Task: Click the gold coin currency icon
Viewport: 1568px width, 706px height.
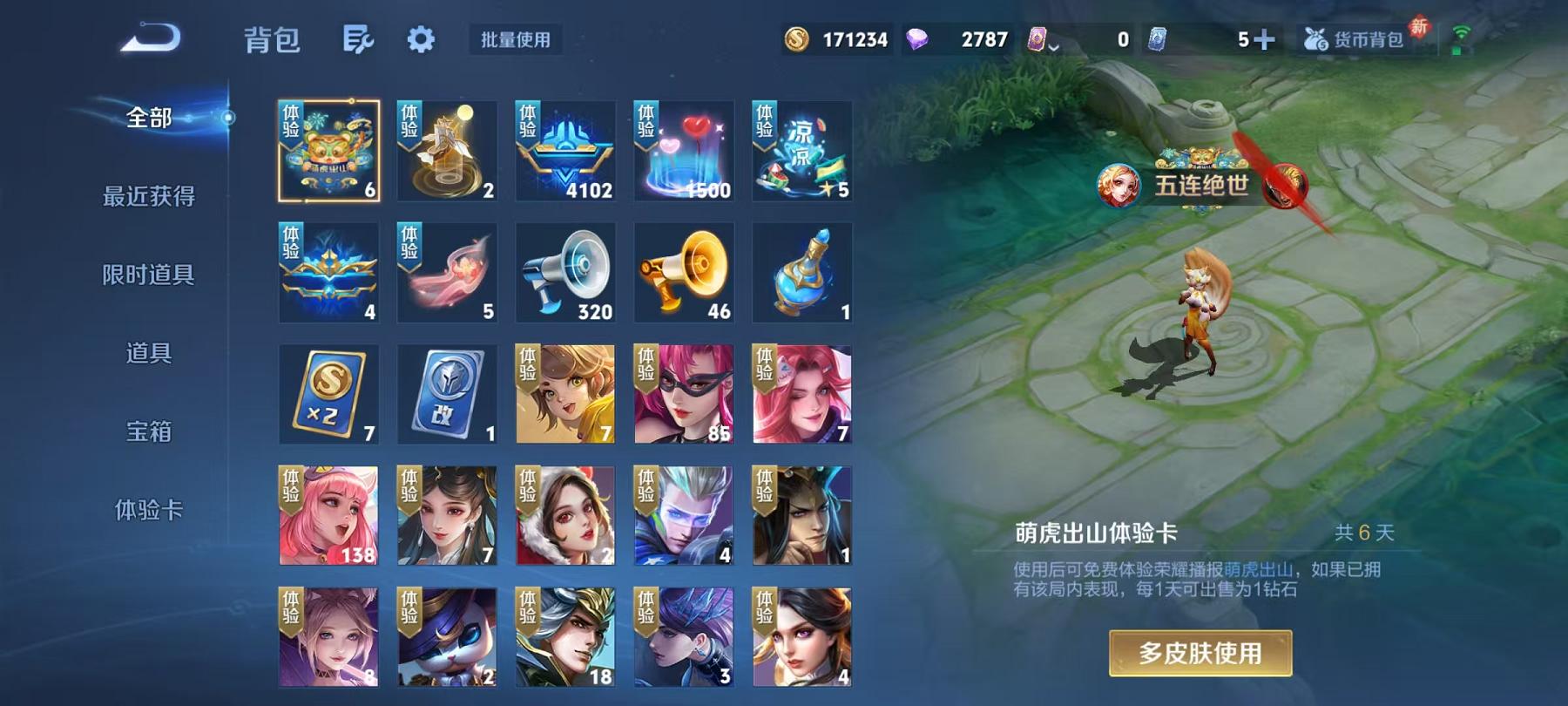Action: coord(795,38)
